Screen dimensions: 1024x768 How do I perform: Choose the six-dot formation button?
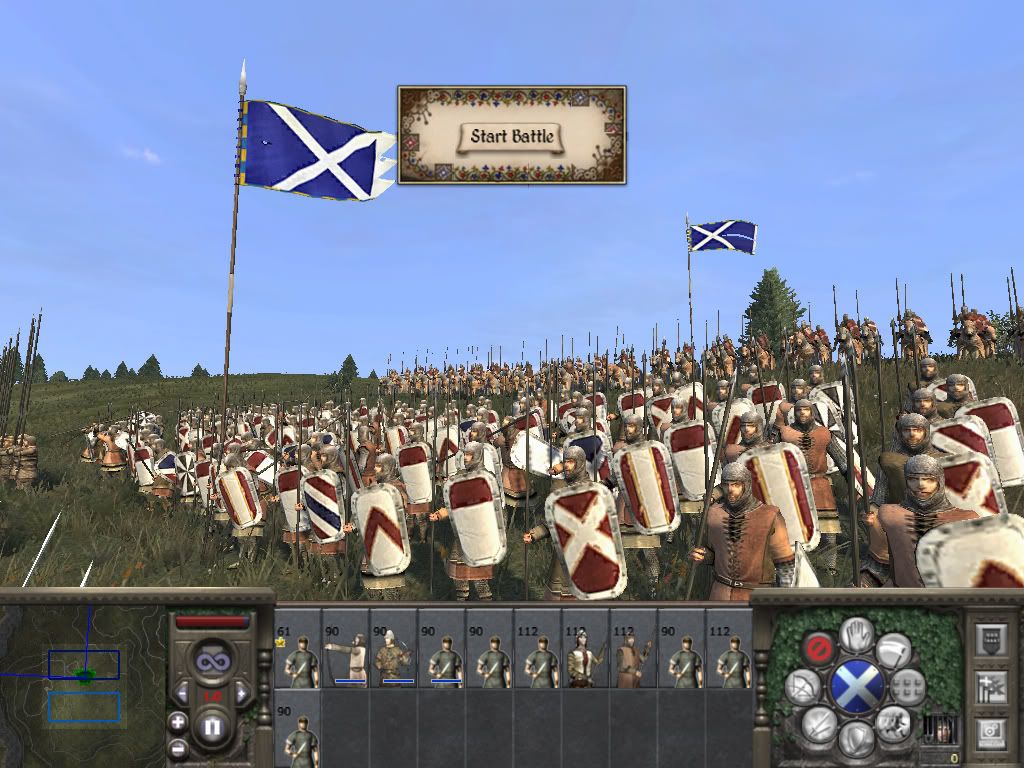(908, 686)
